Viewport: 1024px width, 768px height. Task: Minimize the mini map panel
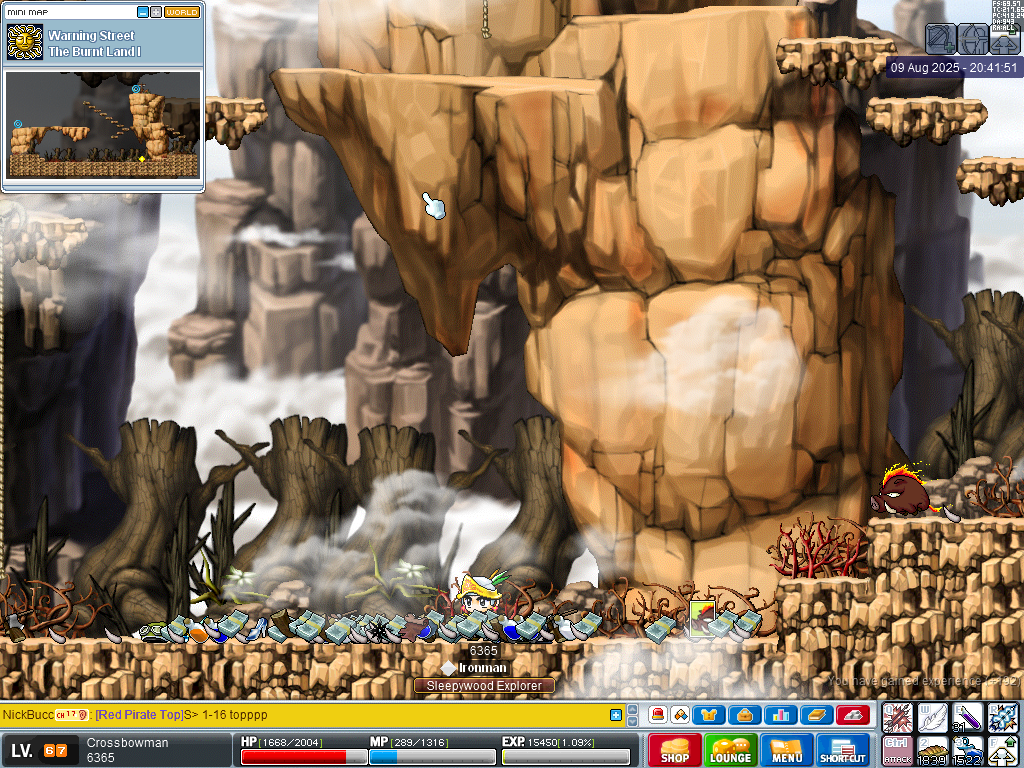(x=143, y=12)
